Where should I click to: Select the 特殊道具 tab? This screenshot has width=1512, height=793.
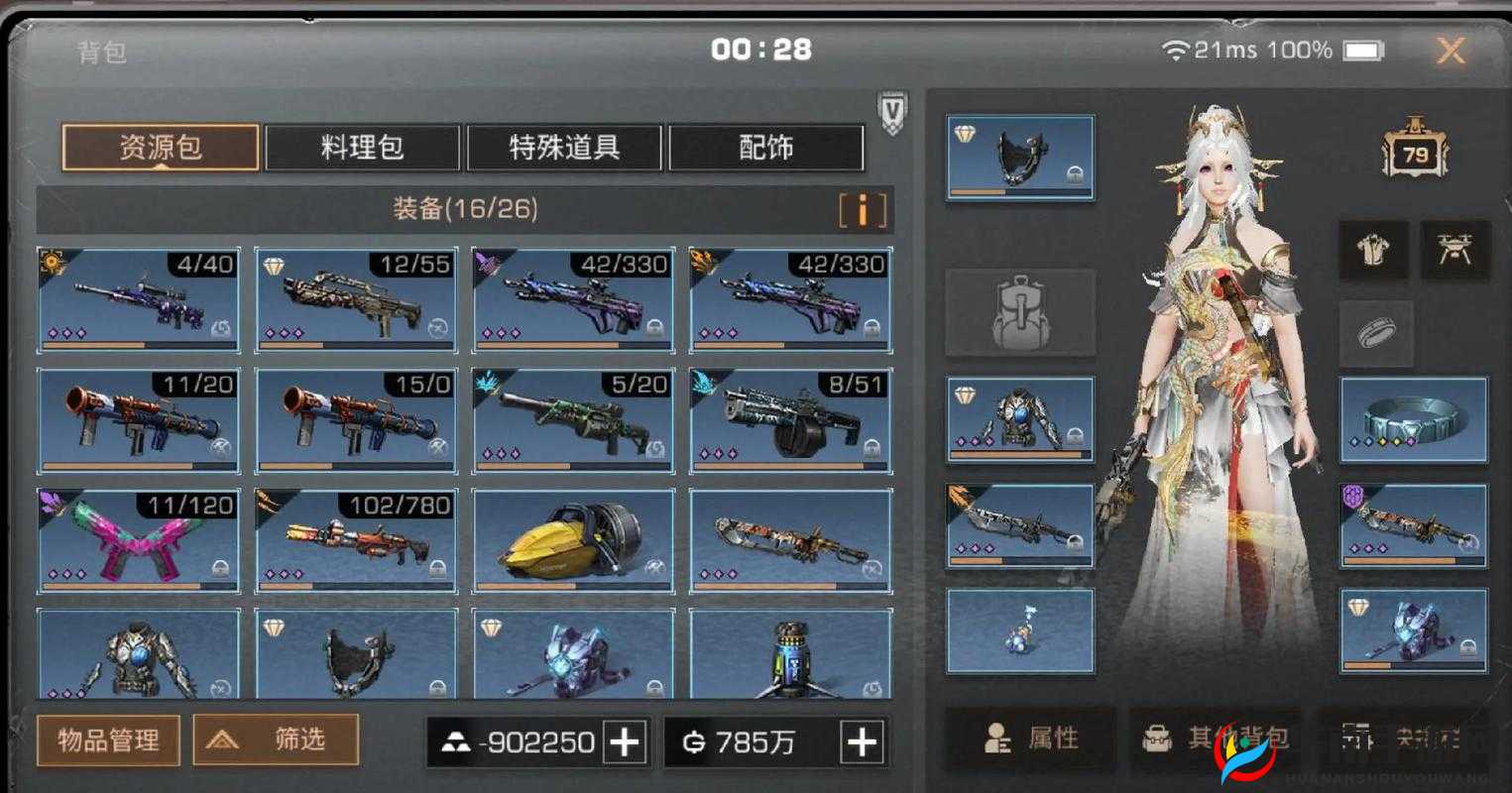pos(564,148)
